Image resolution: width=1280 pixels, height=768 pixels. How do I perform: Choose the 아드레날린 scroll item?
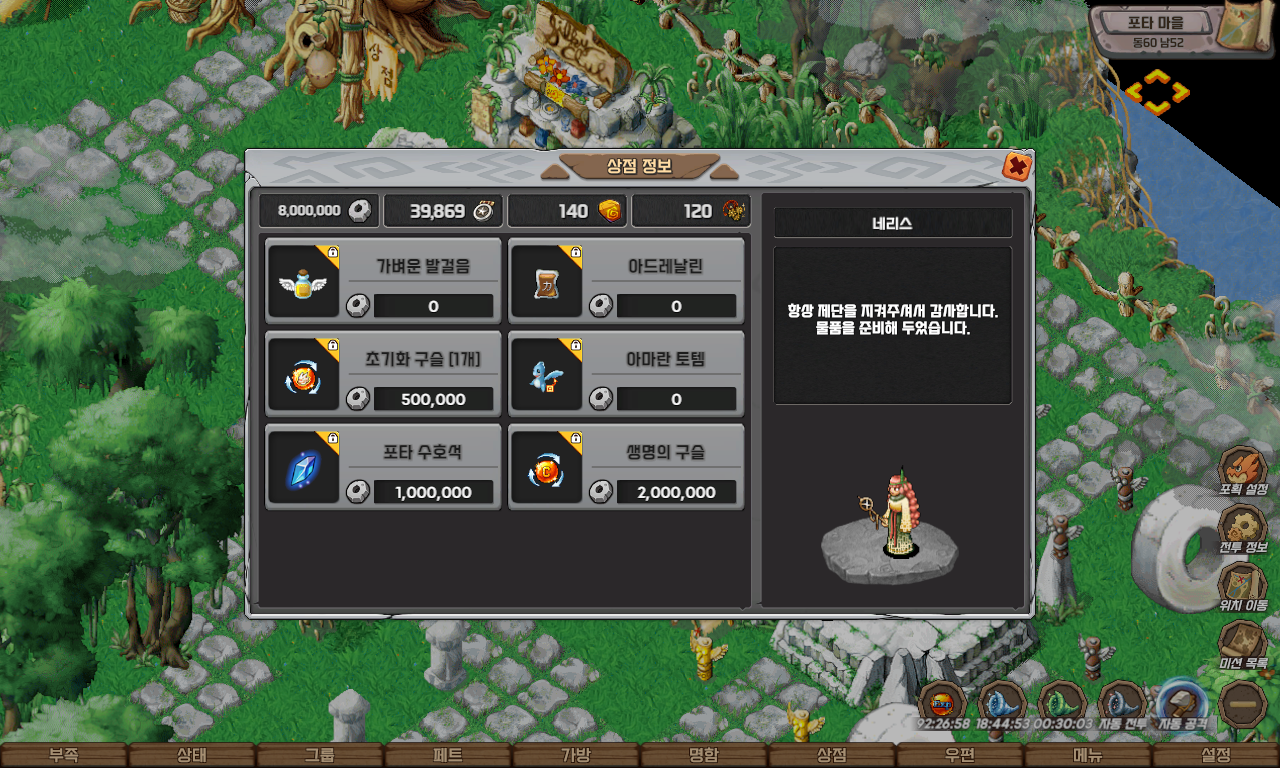(626, 281)
